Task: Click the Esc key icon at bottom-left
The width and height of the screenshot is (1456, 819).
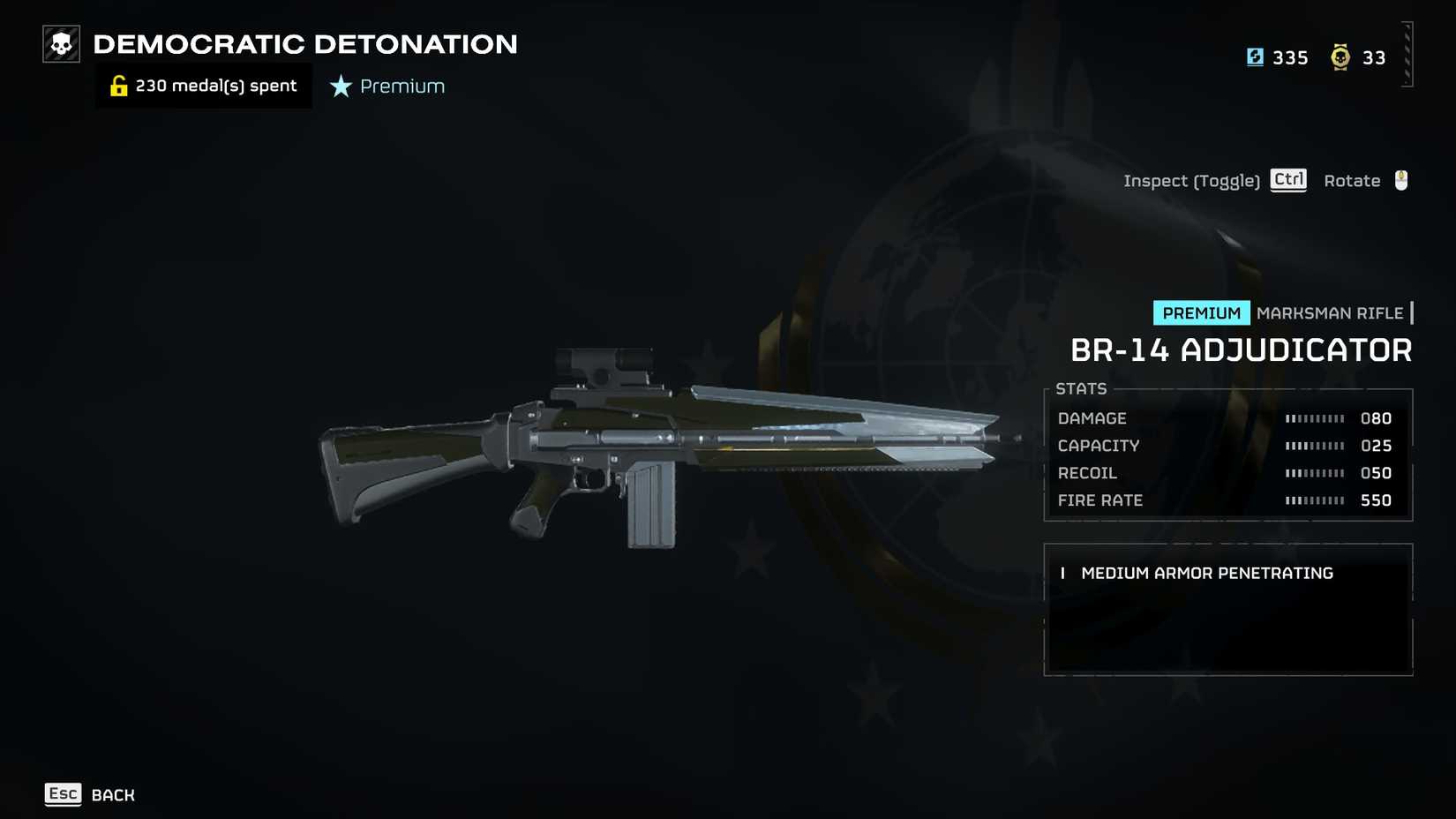Action: (63, 793)
